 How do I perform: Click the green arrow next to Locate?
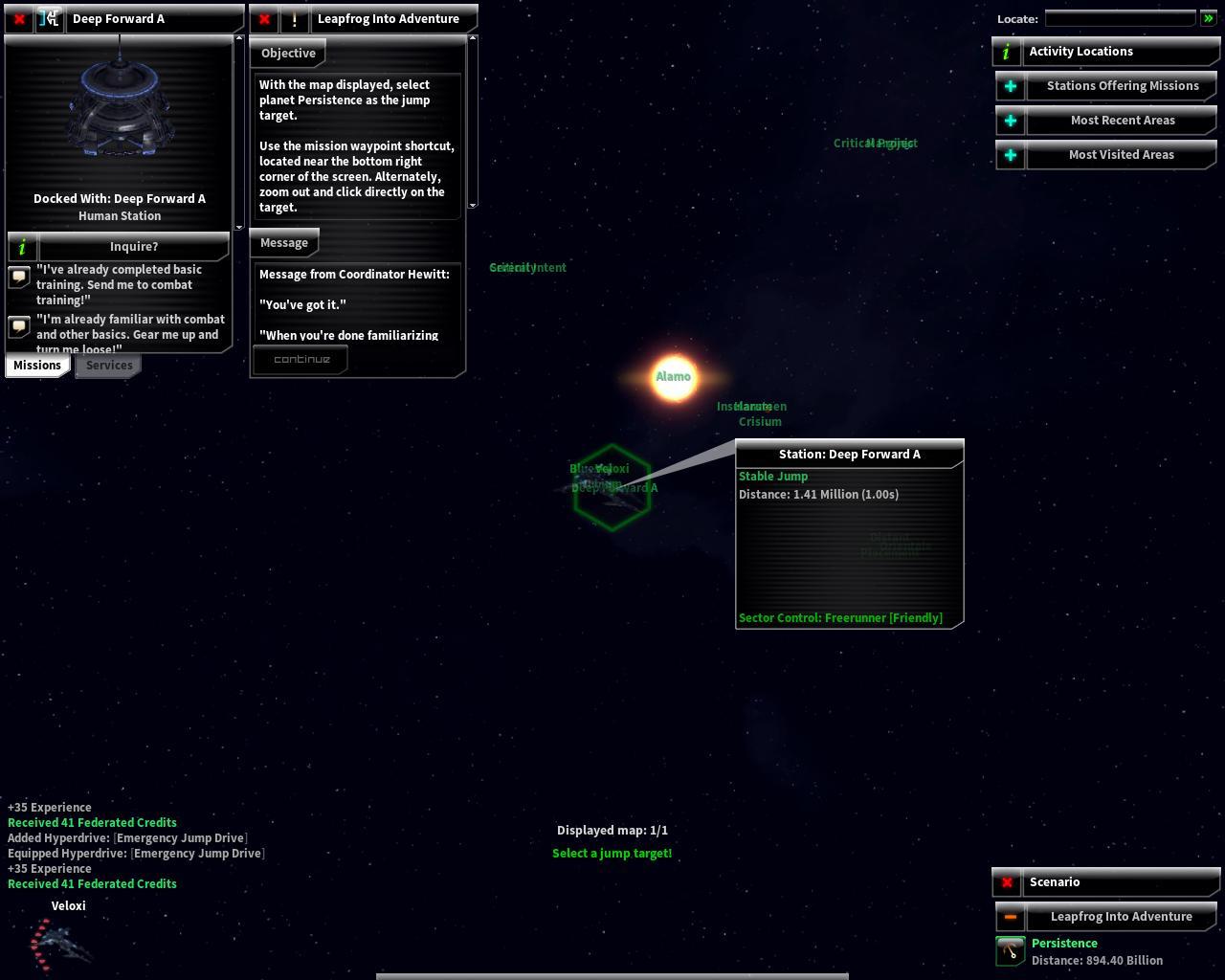click(x=1208, y=18)
